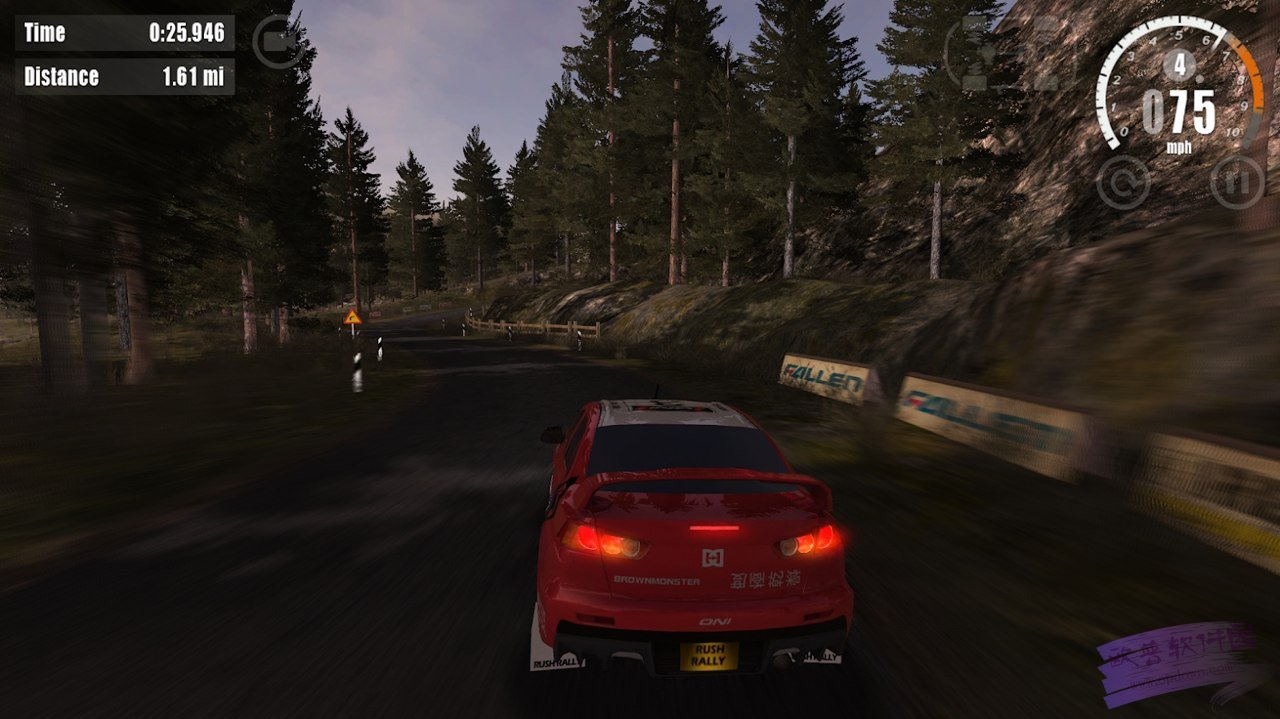Switch camera view with the camera icon
Viewport: 1280px width, 719px height.
pyautogui.click(x=279, y=42)
